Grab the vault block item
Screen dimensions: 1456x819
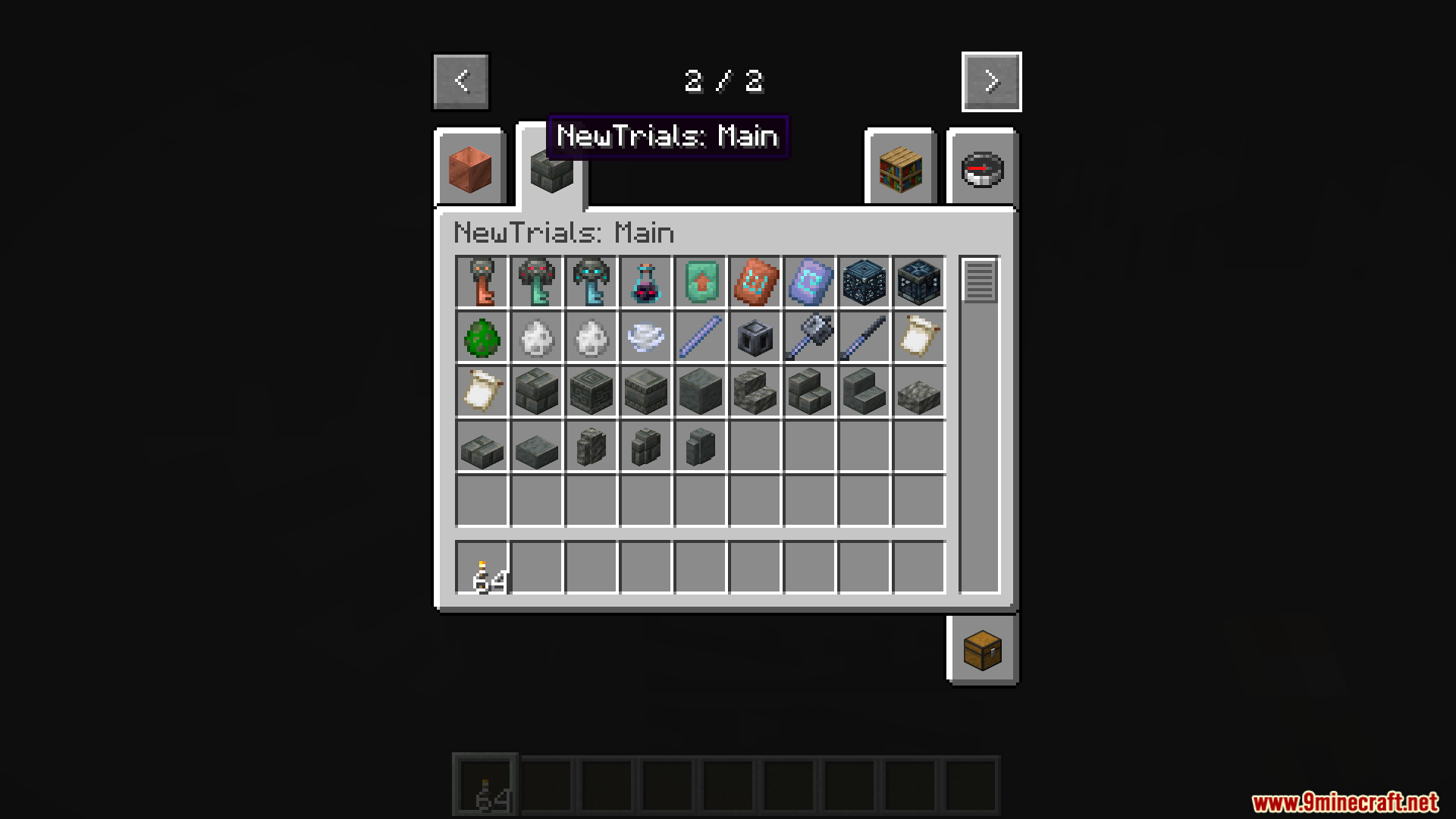pos(918,282)
